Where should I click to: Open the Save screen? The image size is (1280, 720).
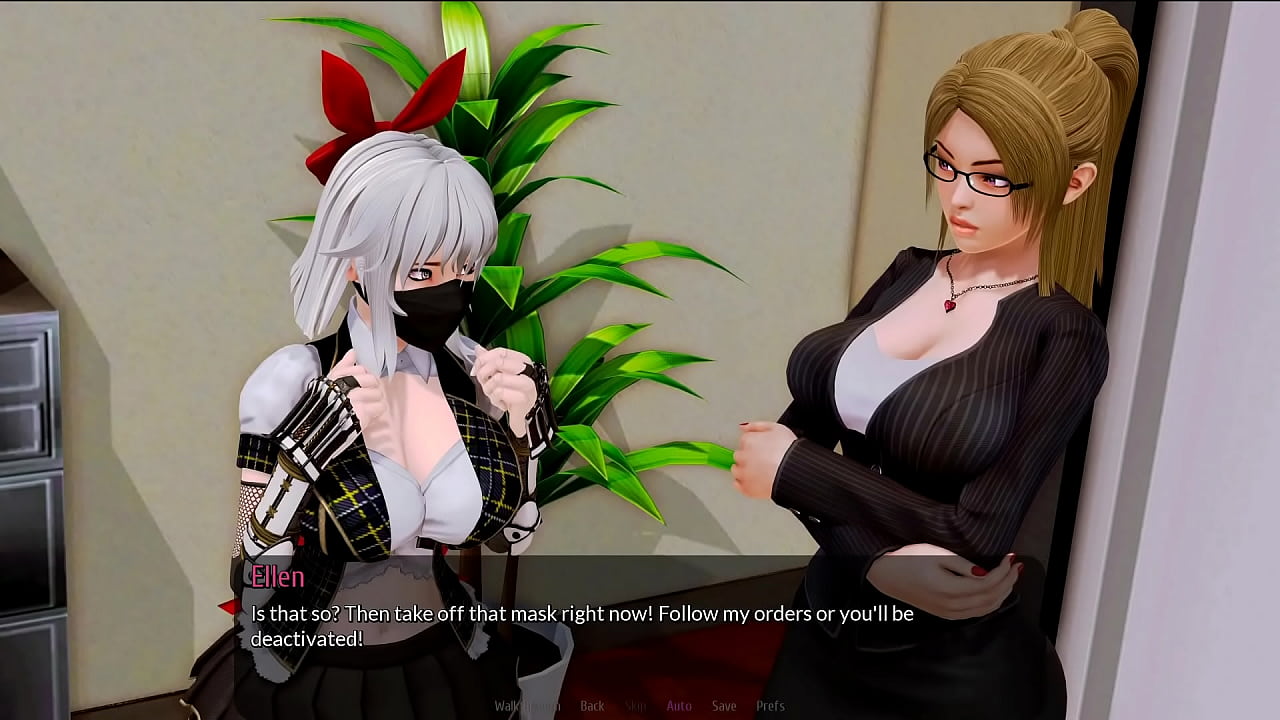pos(724,706)
